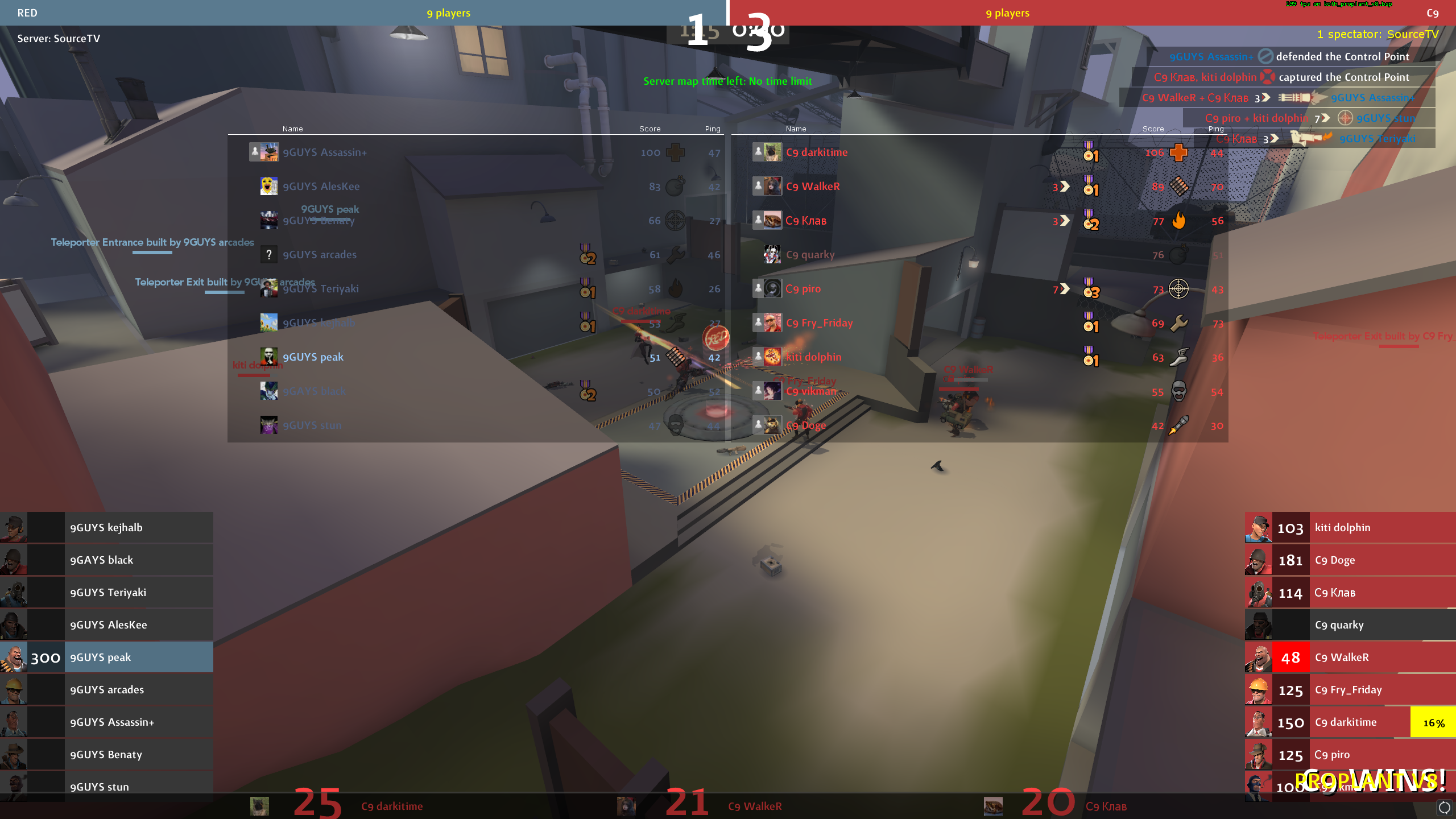Choose 9GAYS black in left spectator list
The width and height of the screenshot is (1456, 819).
click(x=102, y=560)
